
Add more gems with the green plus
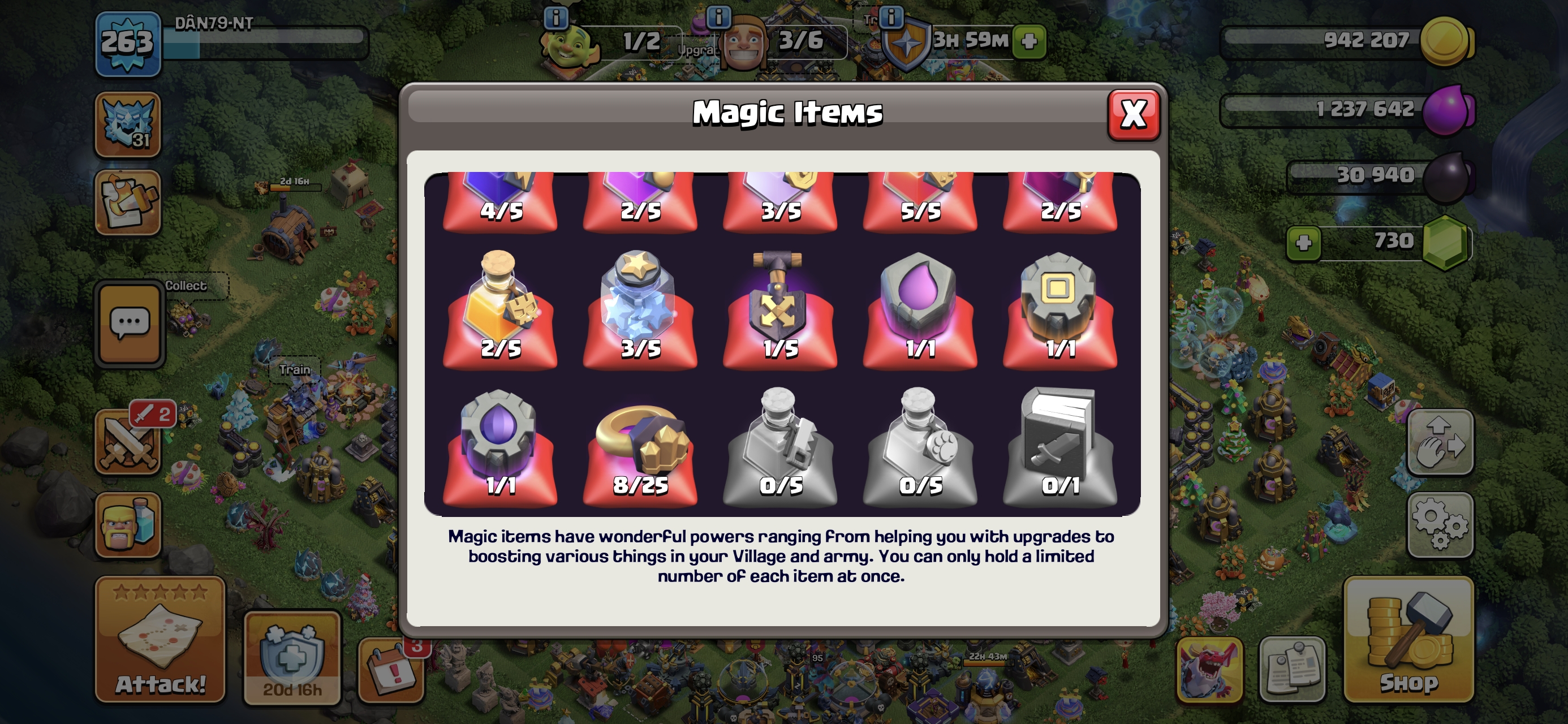tap(1303, 243)
